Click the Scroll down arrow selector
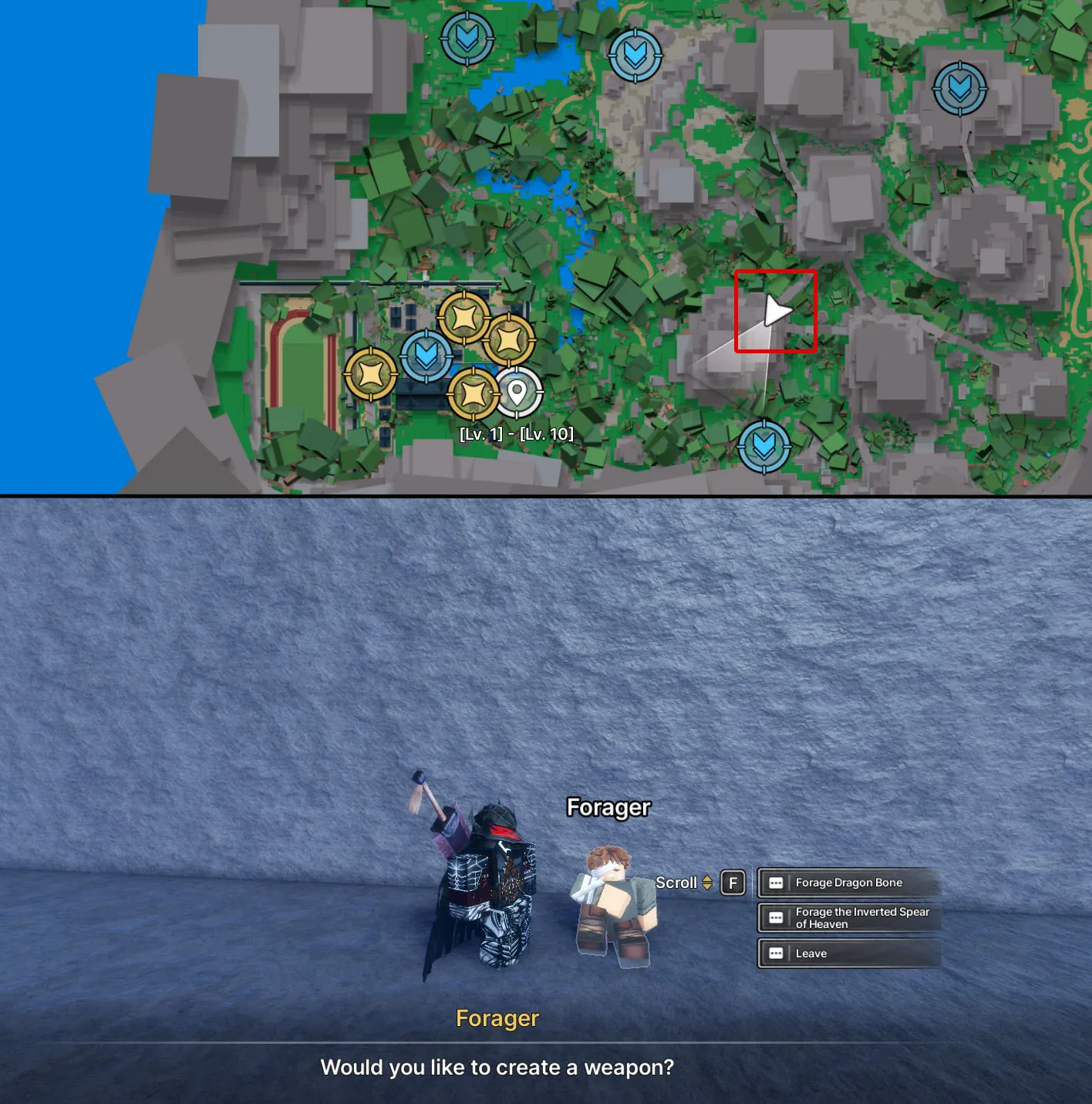Screen dimensions: 1092x1104 tap(706, 887)
